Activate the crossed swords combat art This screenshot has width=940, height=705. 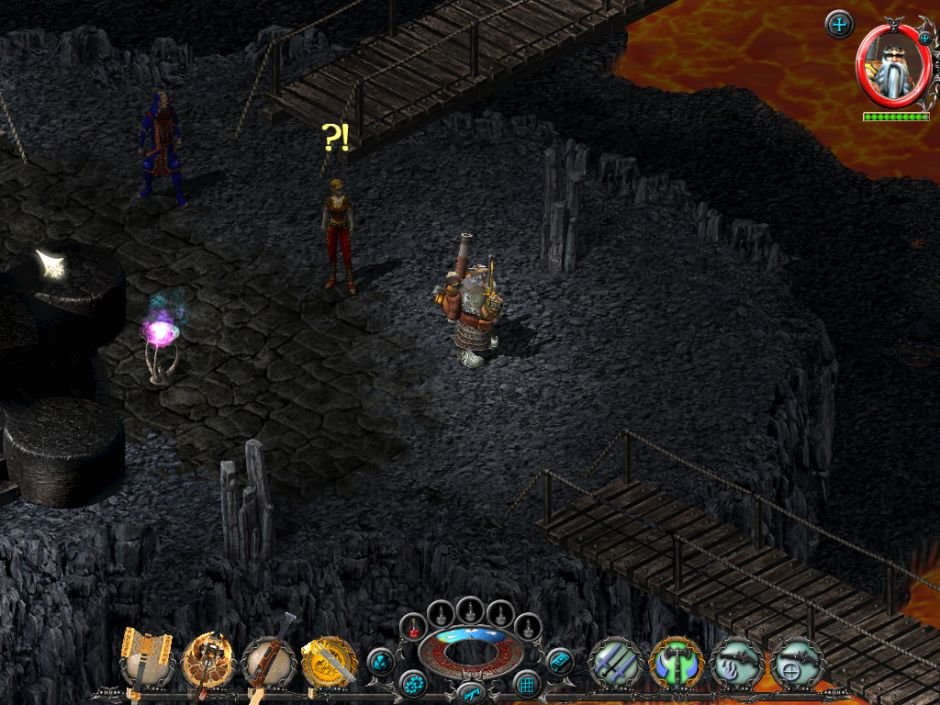615,663
